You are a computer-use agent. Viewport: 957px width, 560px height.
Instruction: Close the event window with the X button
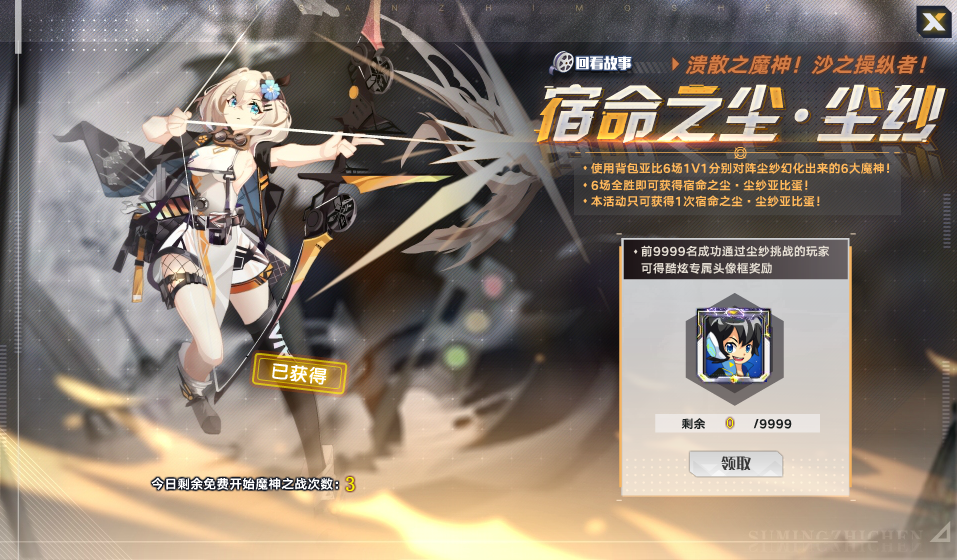point(933,21)
